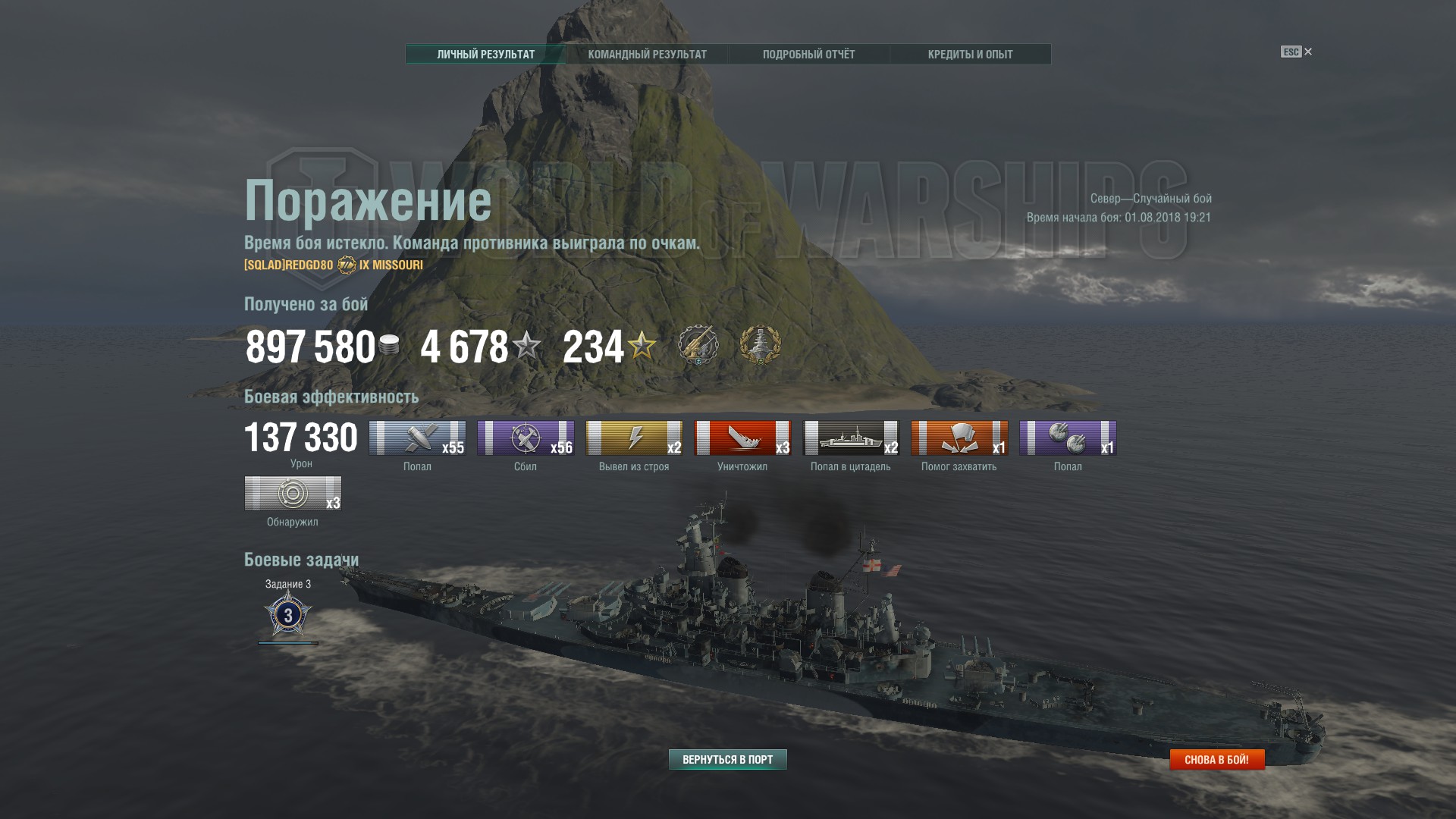Image resolution: width=1456 pixels, height=819 pixels.
Task: Open the Подробный отчёт tab
Action: click(x=808, y=55)
